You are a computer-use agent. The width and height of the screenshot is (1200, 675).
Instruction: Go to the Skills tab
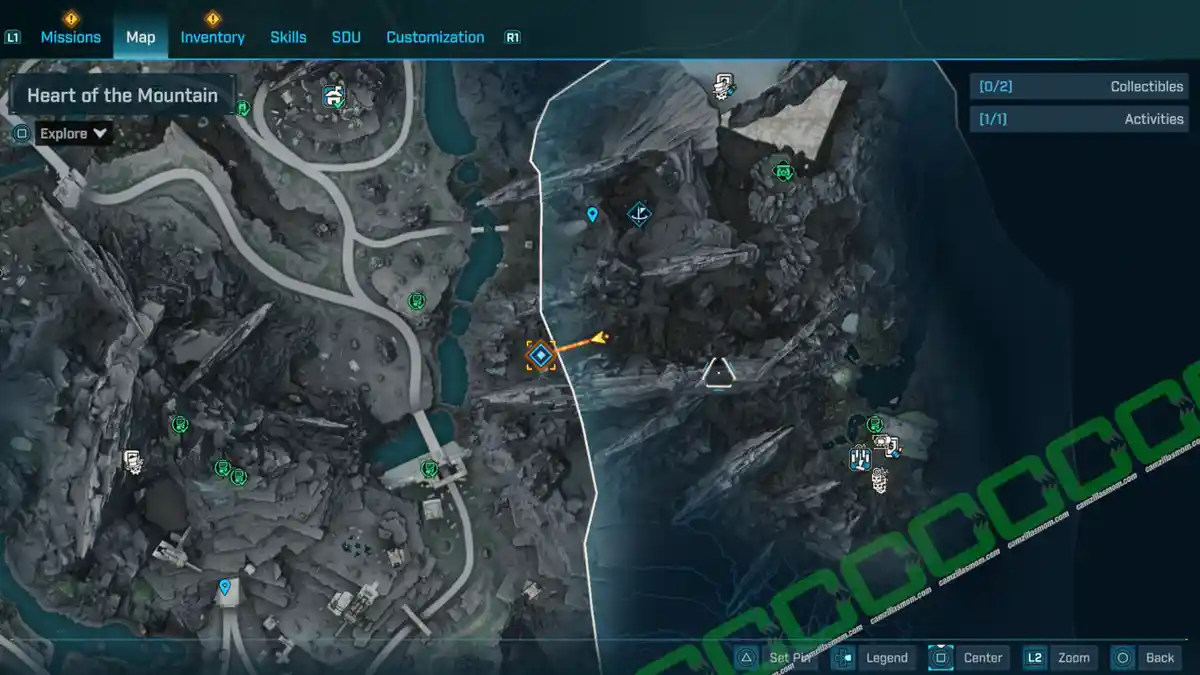(288, 37)
